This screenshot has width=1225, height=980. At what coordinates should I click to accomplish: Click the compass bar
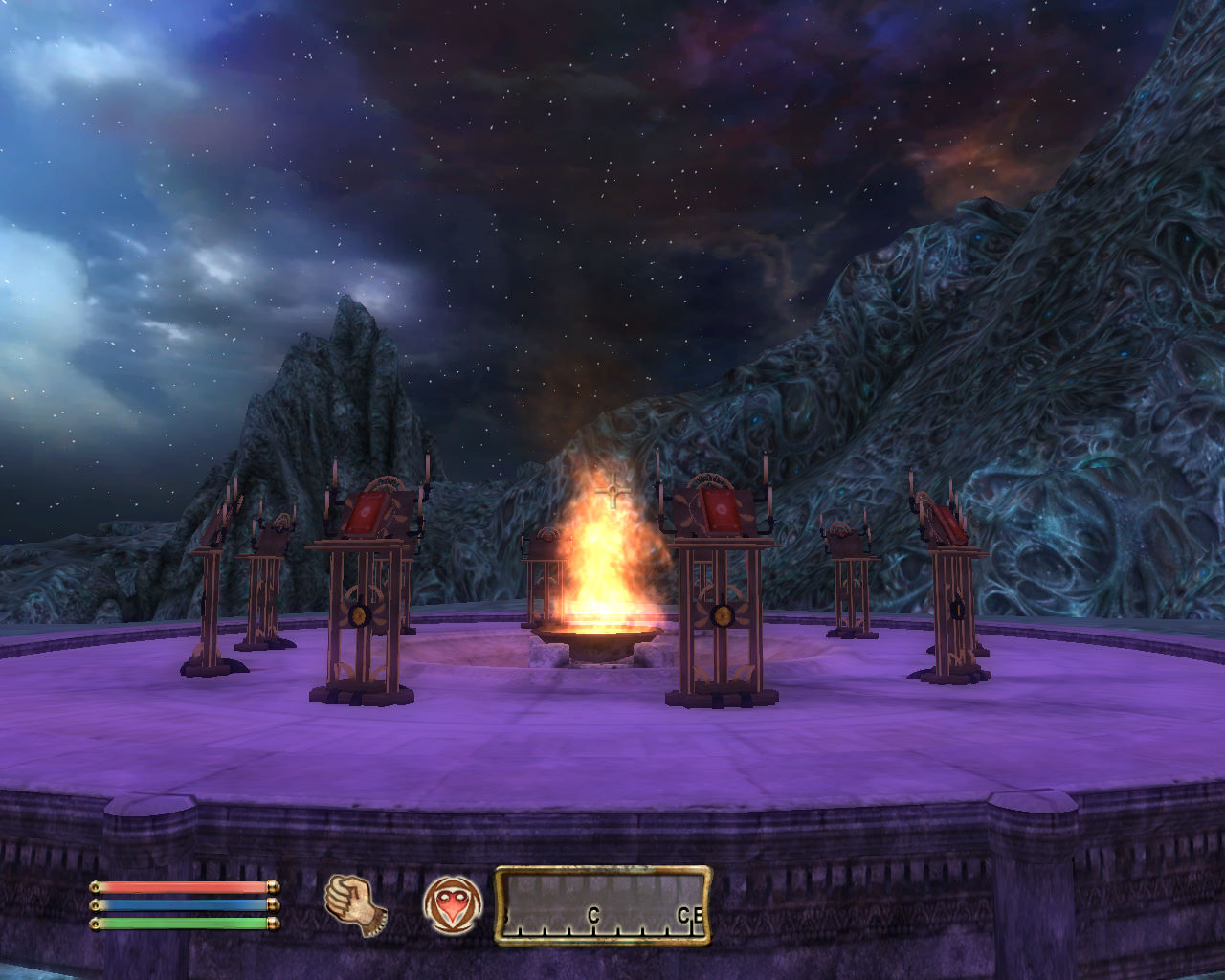pos(603,905)
